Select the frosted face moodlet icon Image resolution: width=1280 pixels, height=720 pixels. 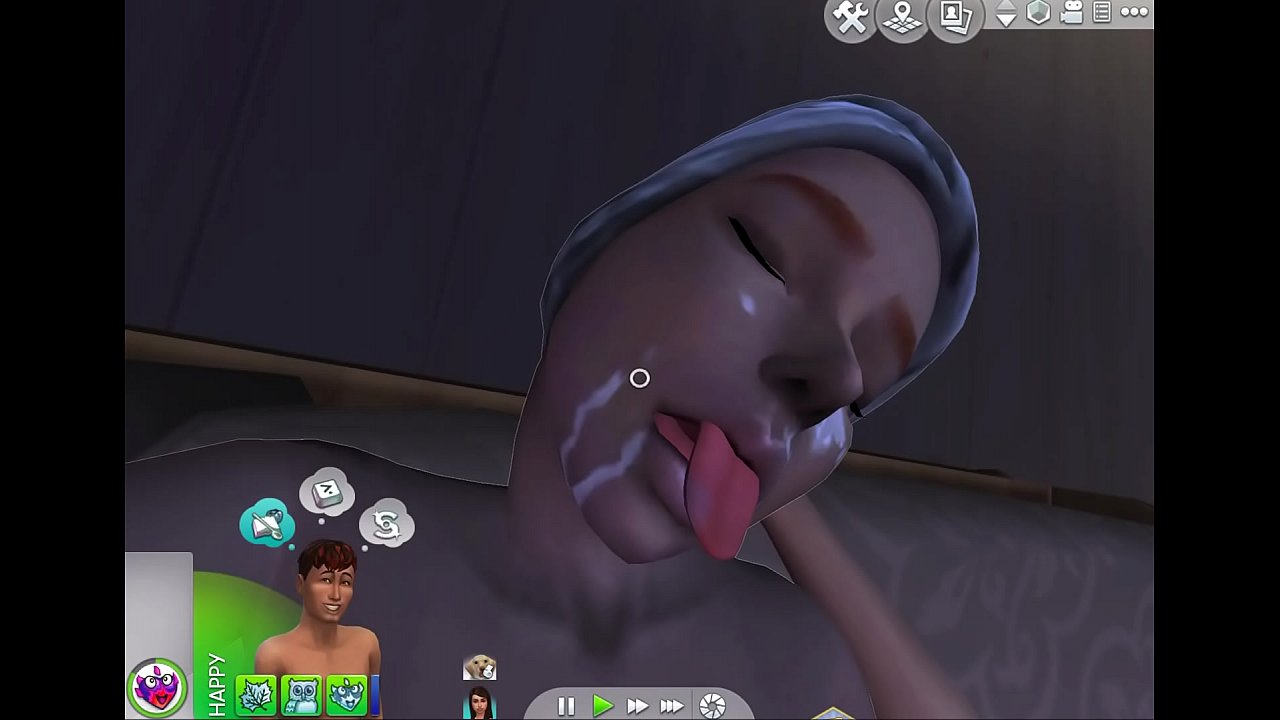coord(346,692)
